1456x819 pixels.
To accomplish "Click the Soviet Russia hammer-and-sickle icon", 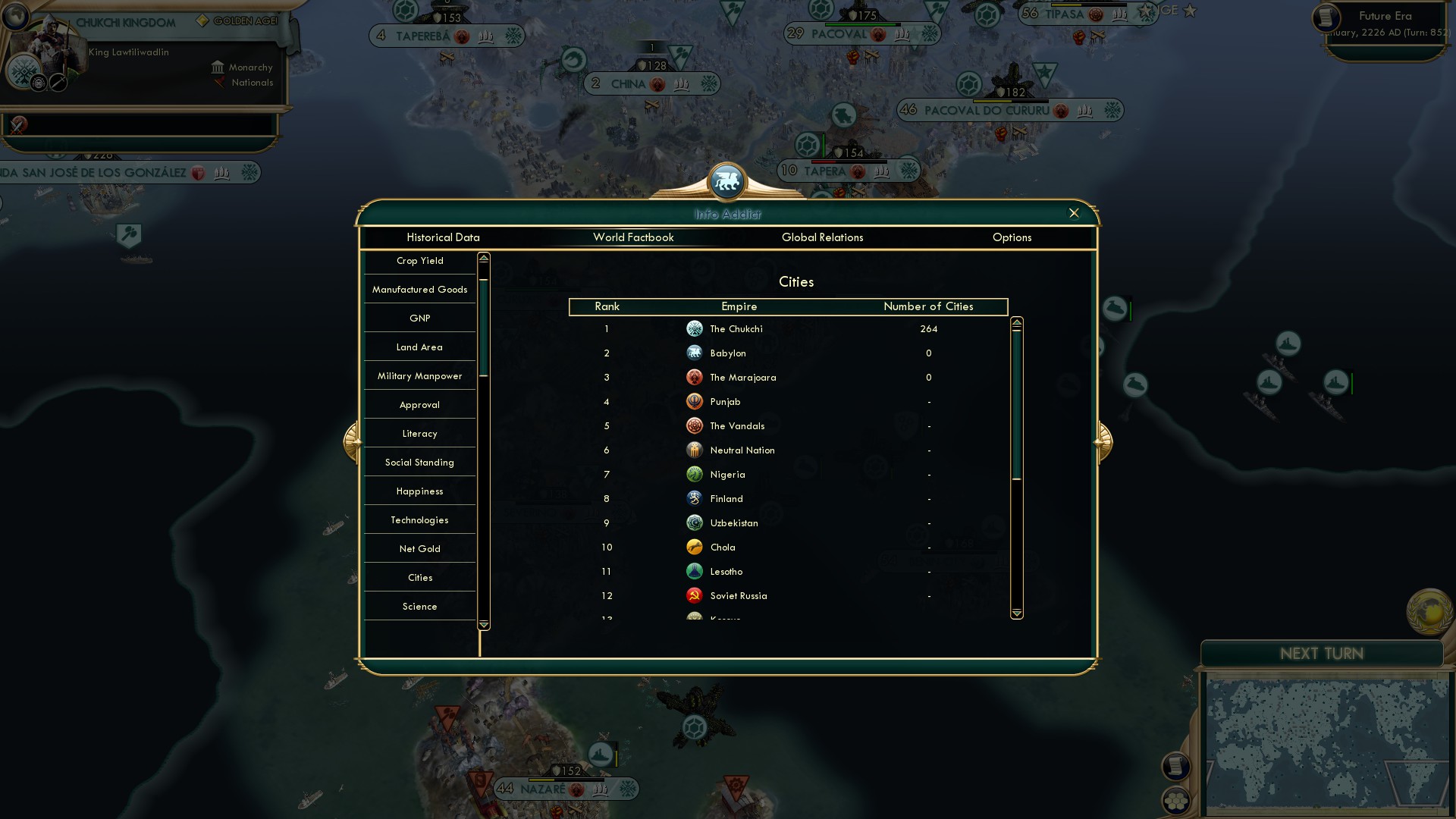I will [695, 595].
